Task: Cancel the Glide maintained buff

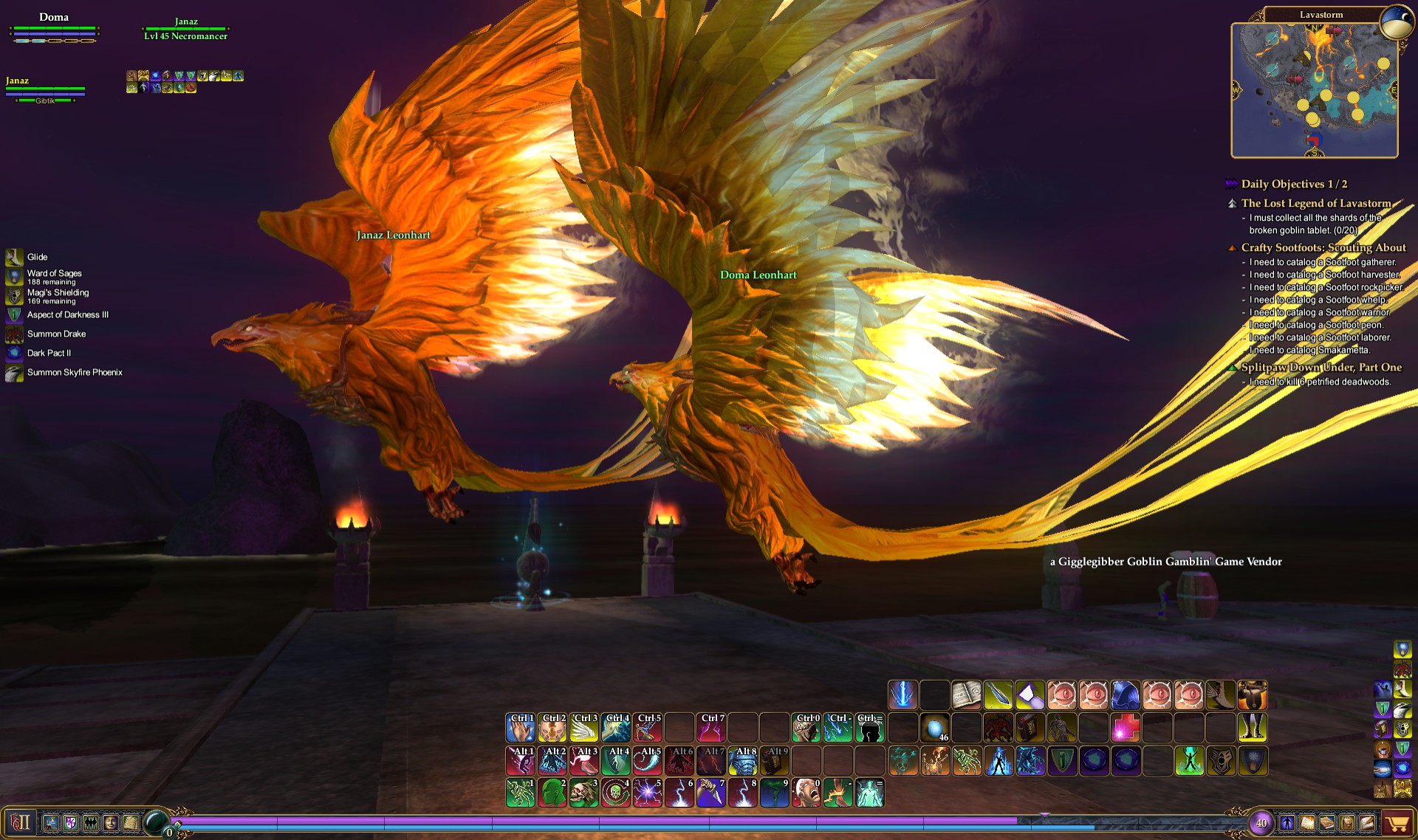Action: coord(13,256)
